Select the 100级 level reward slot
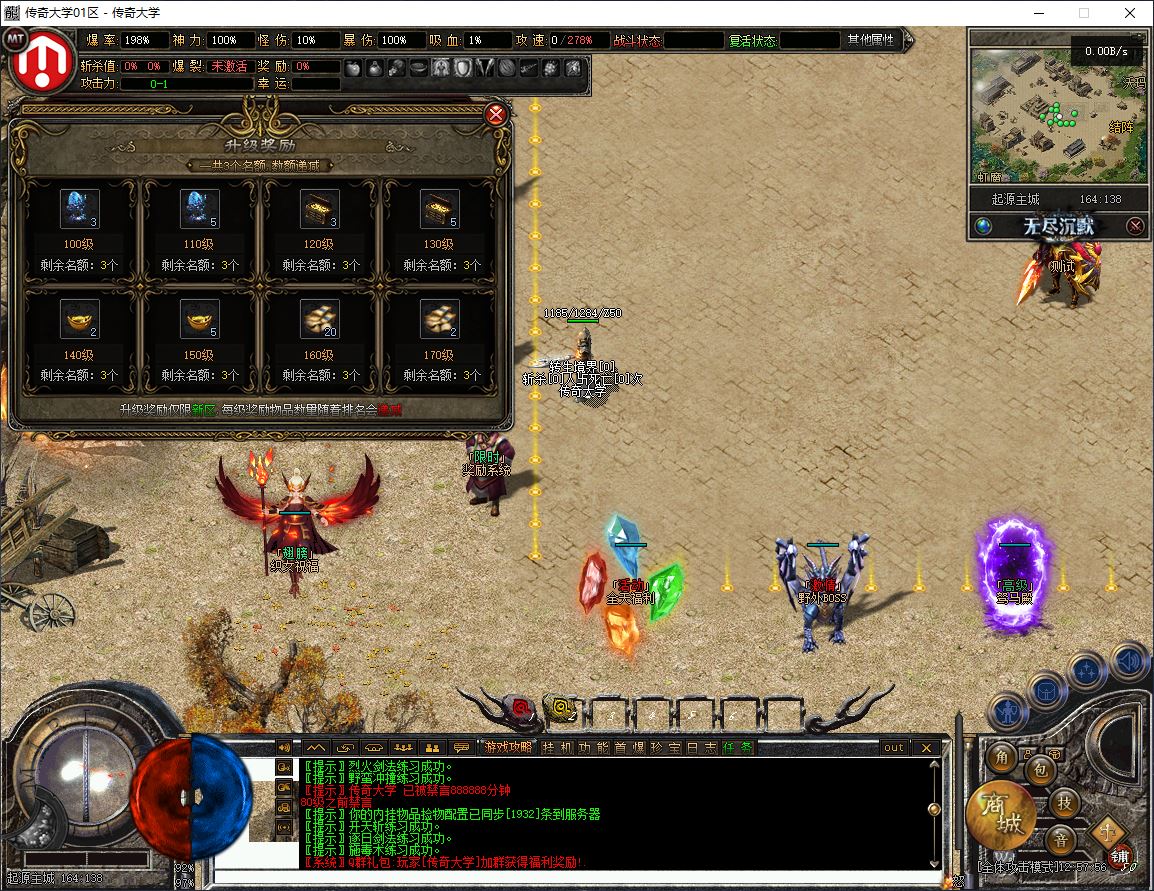The width and height of the screenshot is (1154, 891). pos(80,209)
